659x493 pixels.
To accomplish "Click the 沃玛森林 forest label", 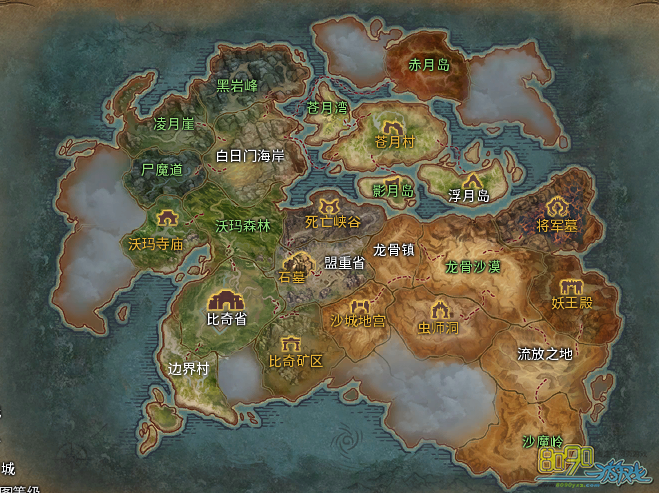I will pos(243,226).
